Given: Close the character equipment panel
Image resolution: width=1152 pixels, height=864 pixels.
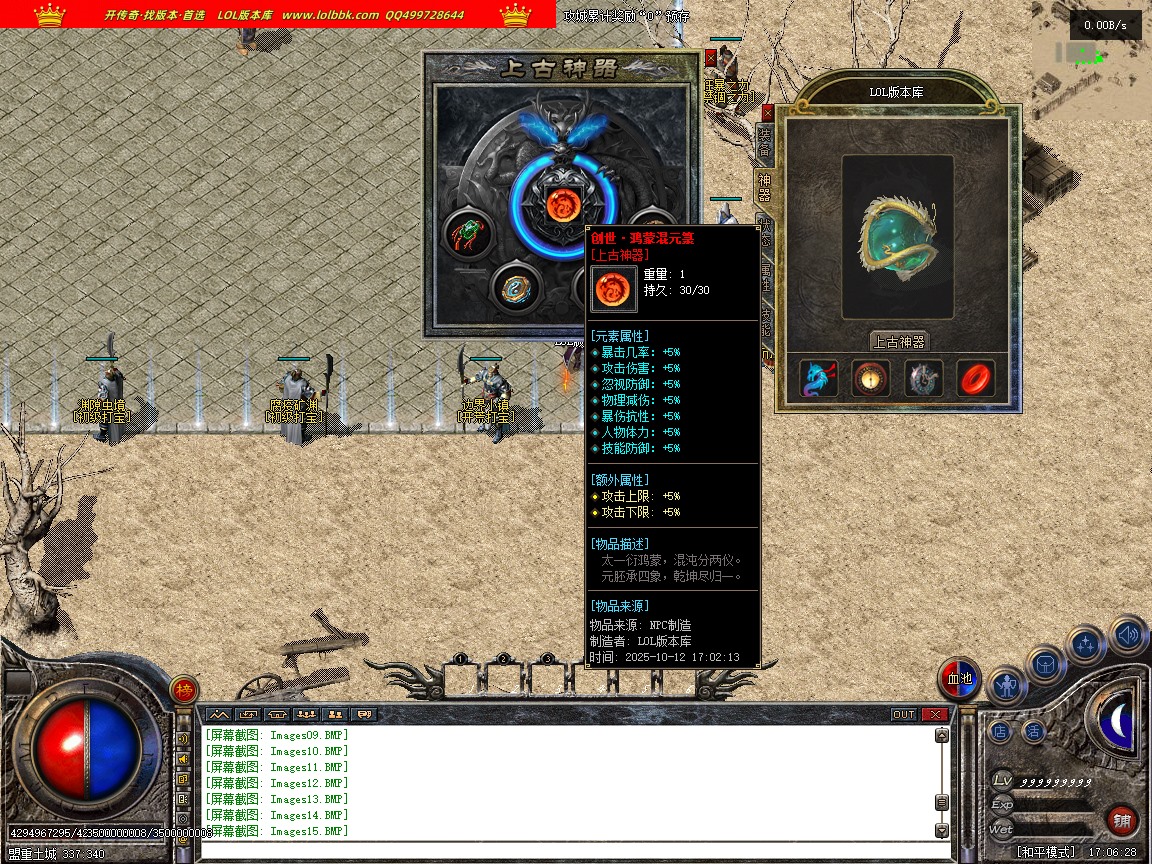Looking at the screenshot, I should (x=768, y=113).
